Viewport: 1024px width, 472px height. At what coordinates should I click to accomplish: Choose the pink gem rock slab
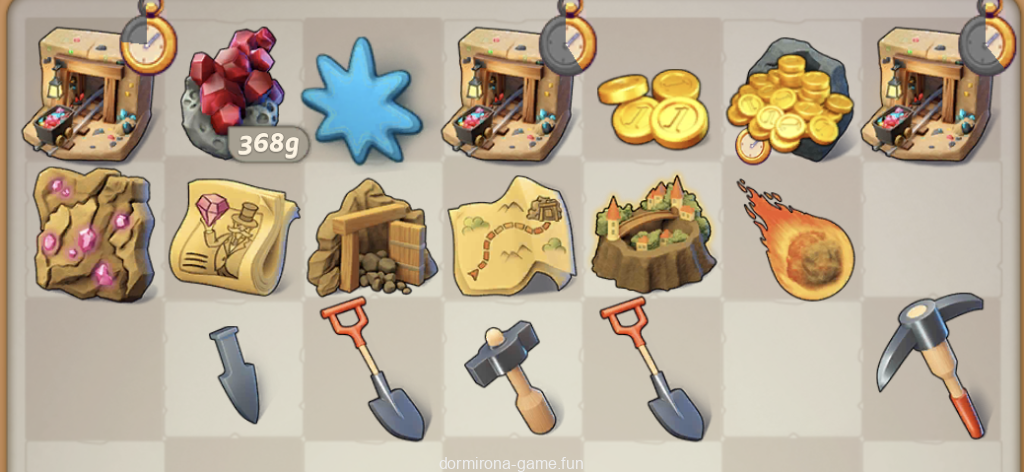[x=94, y=234]
